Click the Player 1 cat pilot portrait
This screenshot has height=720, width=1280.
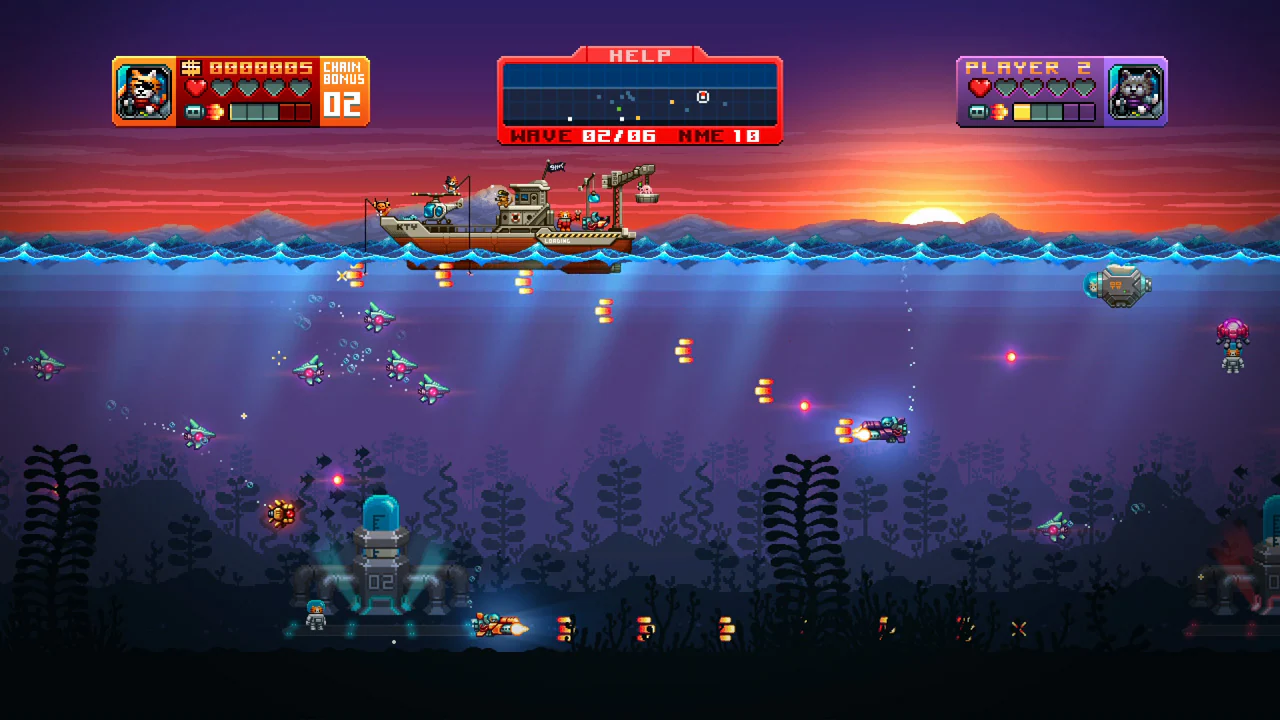pos(143,90)
